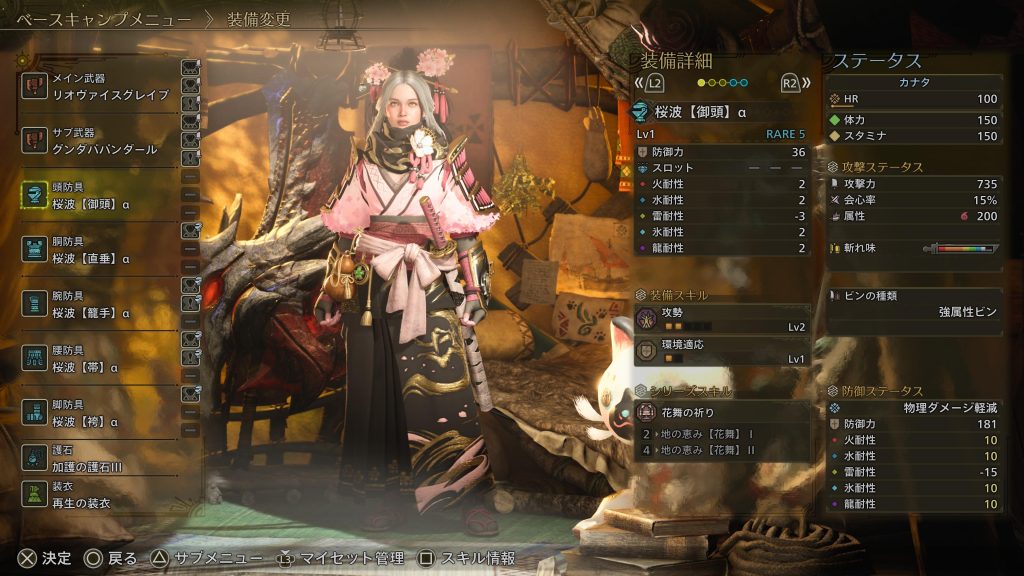Screen dimensions: 1024x576
Task: Click the 環境適応 skill entry
Action: [722, 350]
